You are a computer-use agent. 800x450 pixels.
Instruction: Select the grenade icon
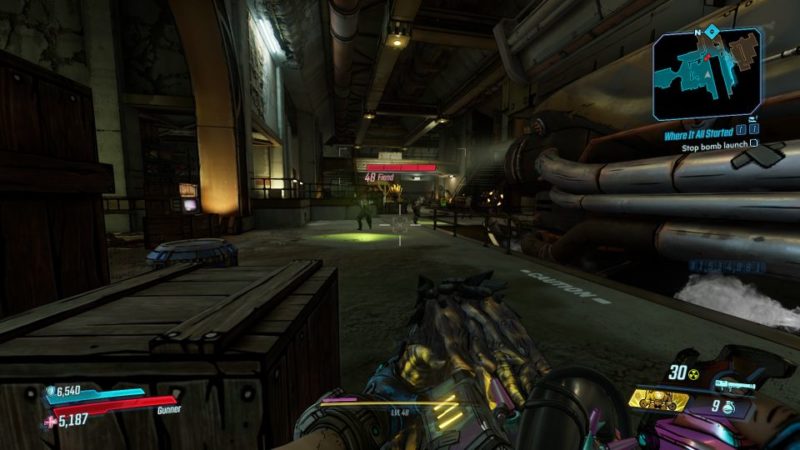click(730, 407)
